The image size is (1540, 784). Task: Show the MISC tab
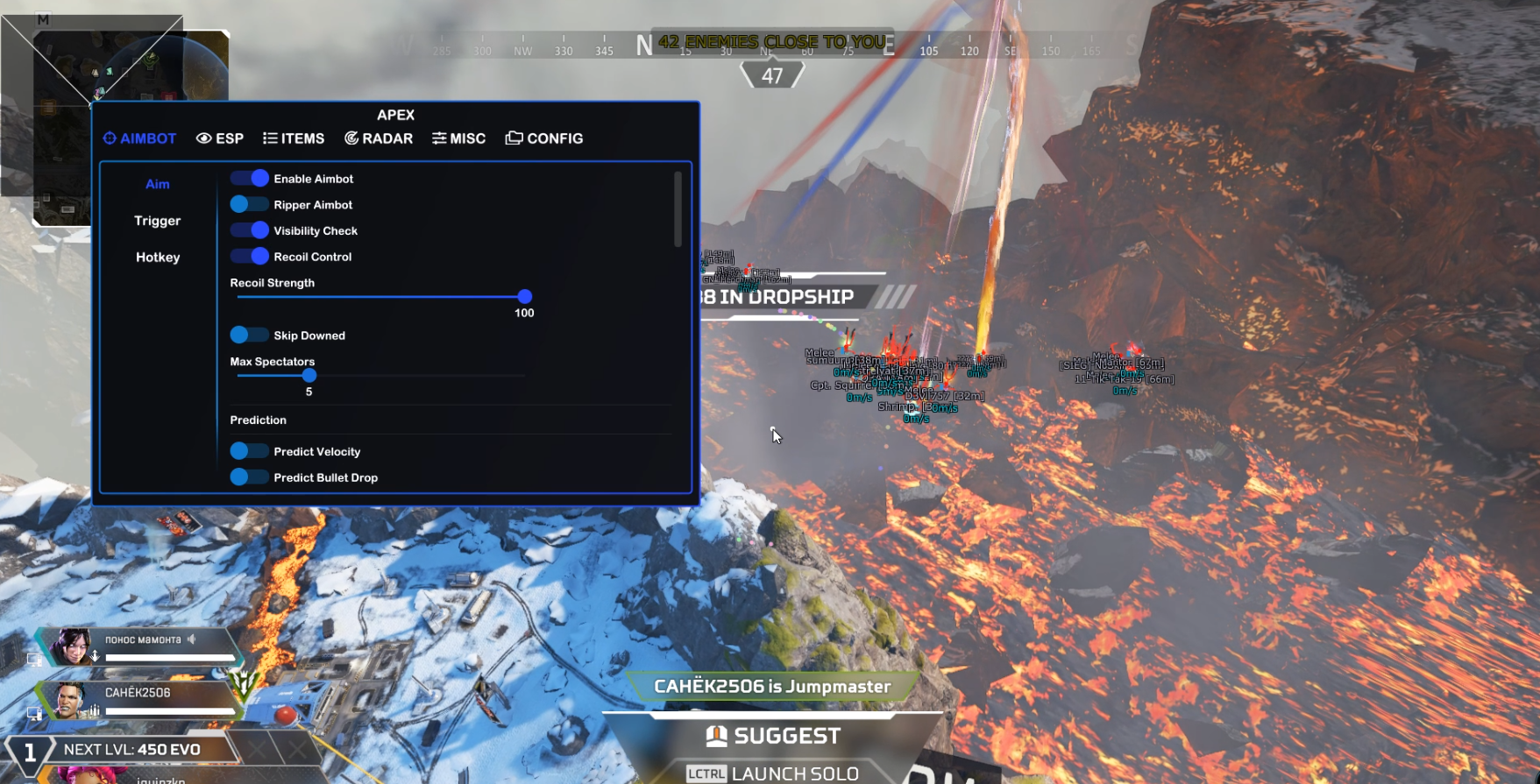click(x=458, y=138)
